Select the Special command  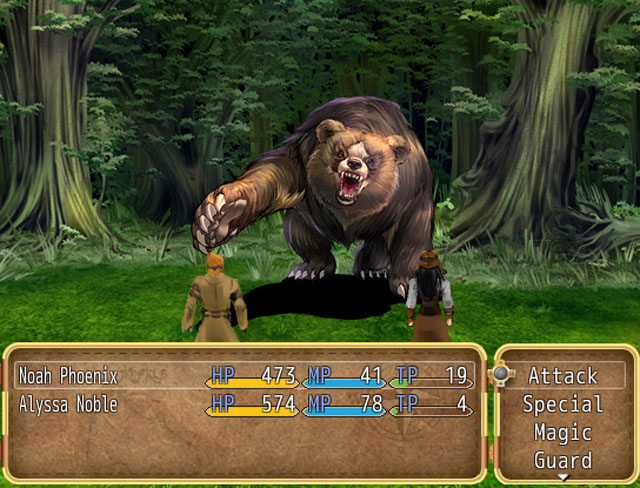[x=563, y=405]
